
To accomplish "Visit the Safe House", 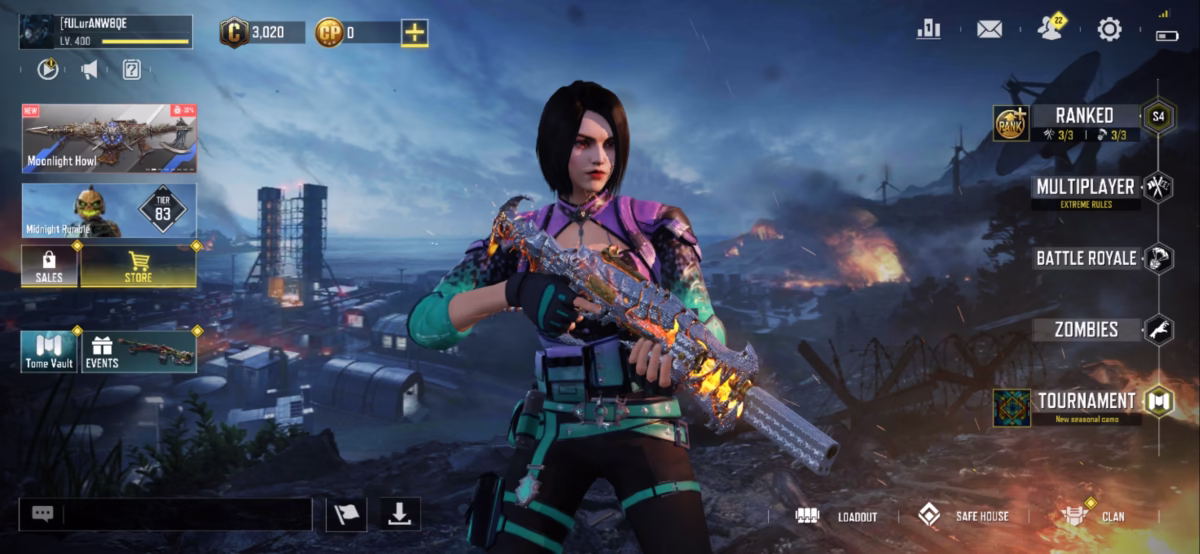I will (965, 516).
